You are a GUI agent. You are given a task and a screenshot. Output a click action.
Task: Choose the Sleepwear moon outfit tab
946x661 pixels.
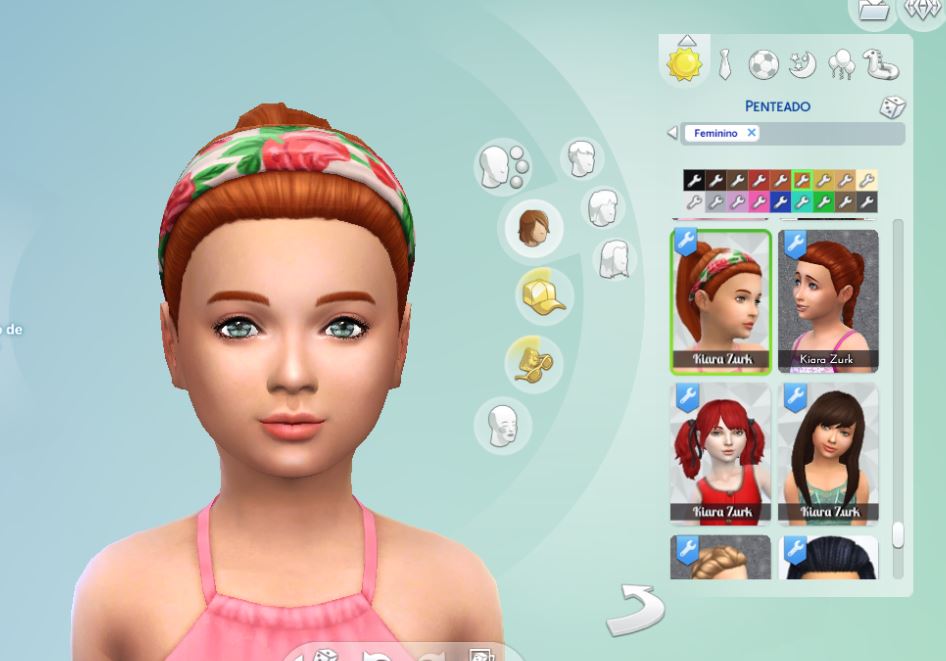tap(802, 65)
